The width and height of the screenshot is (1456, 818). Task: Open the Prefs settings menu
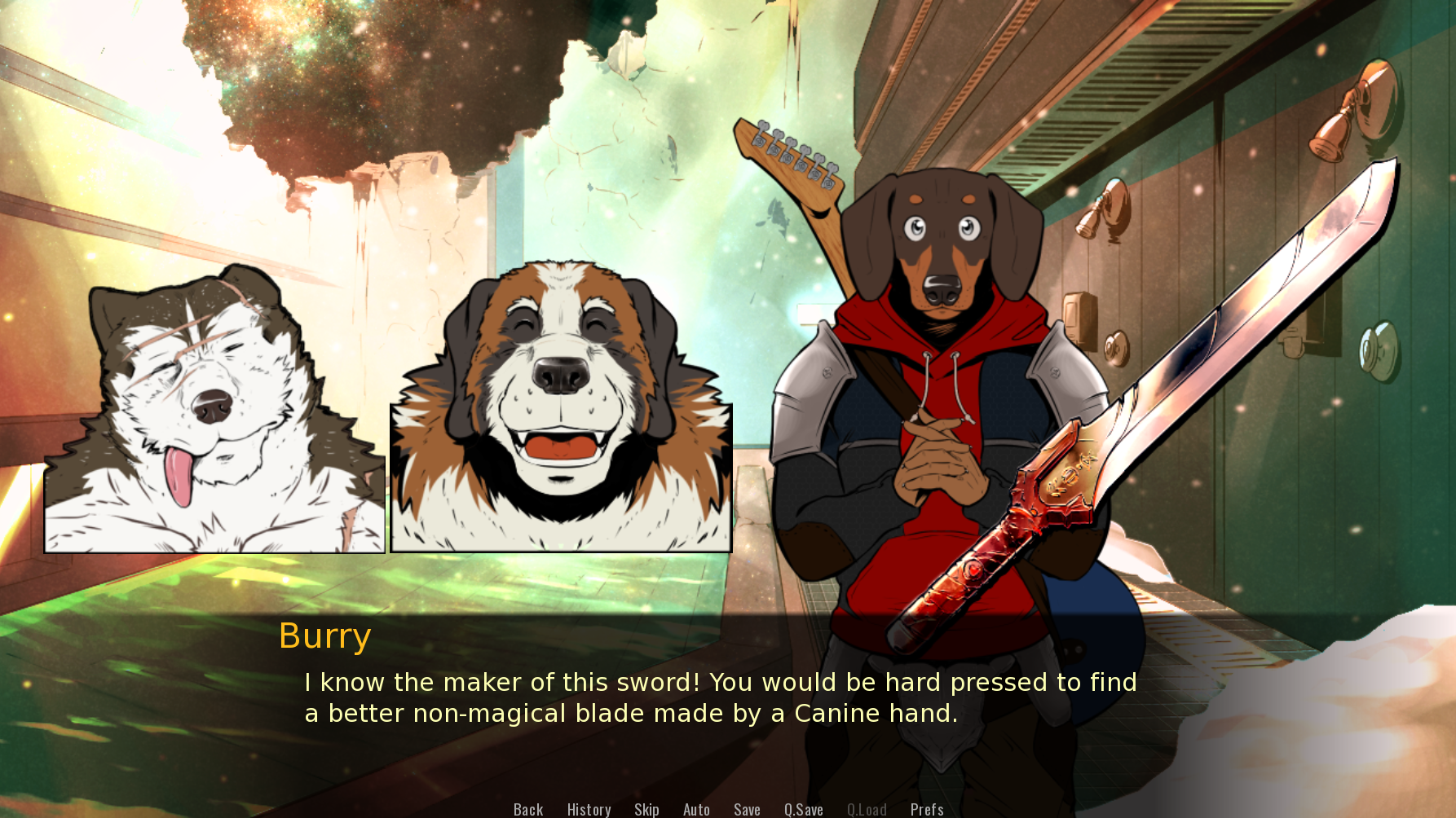(x=927, y=809)
